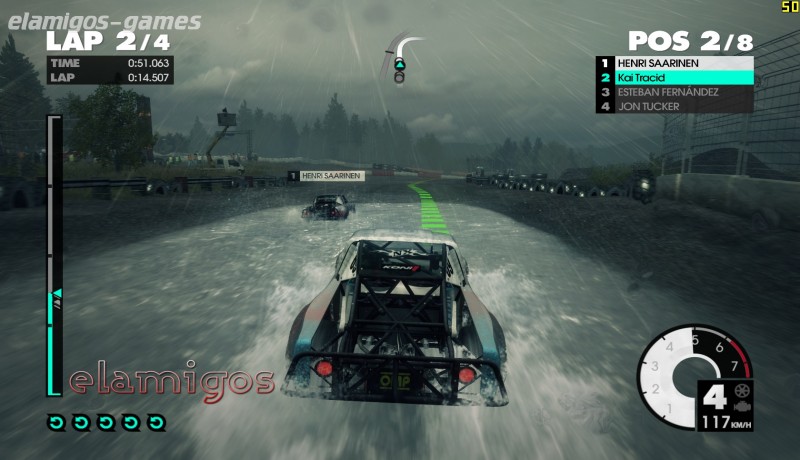Click the Henri Saarinen name tag above car
800x460 pixels.
(x=327, y=176)
